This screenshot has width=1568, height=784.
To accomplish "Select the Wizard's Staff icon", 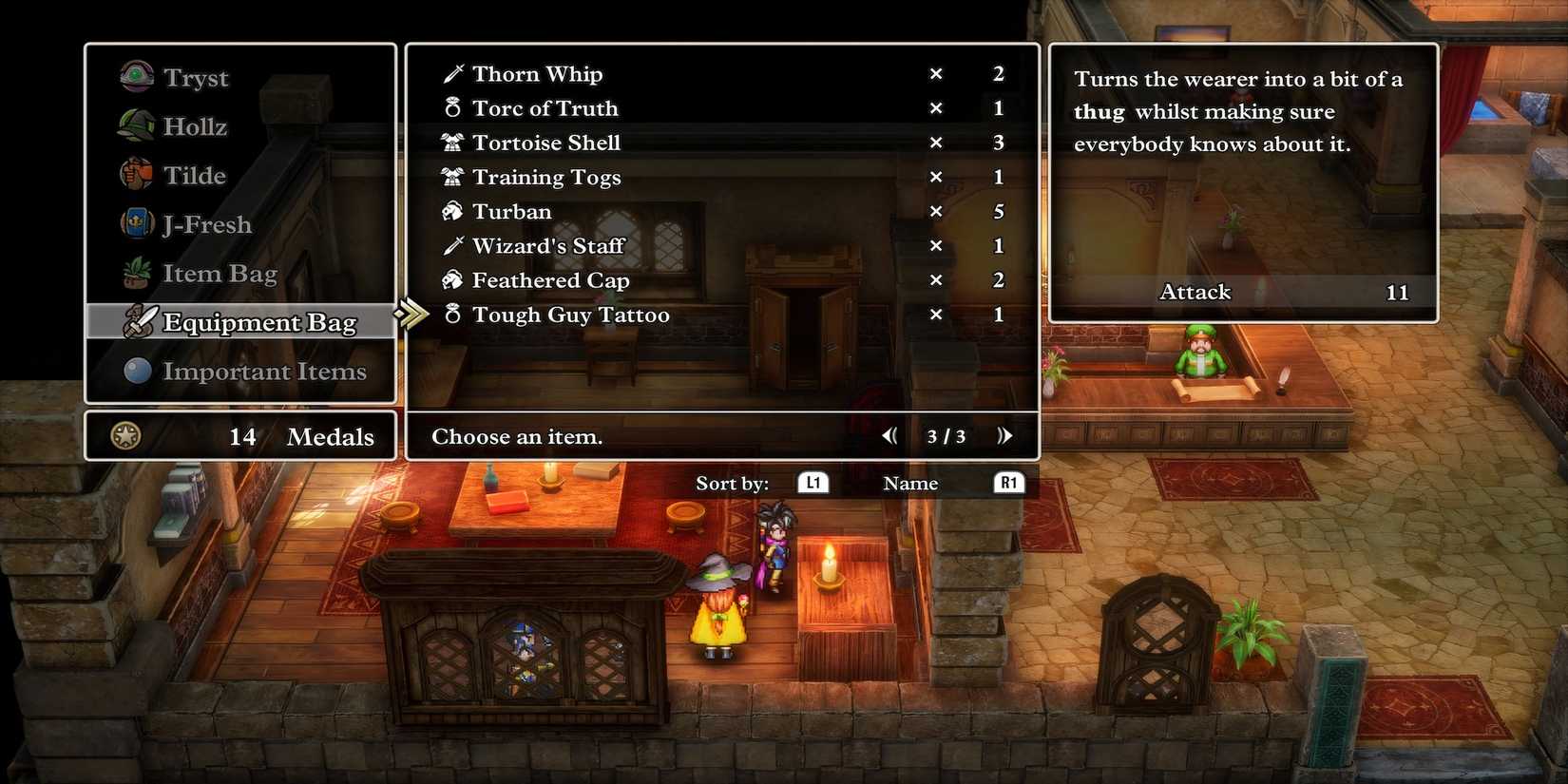I will click(454, 245).
